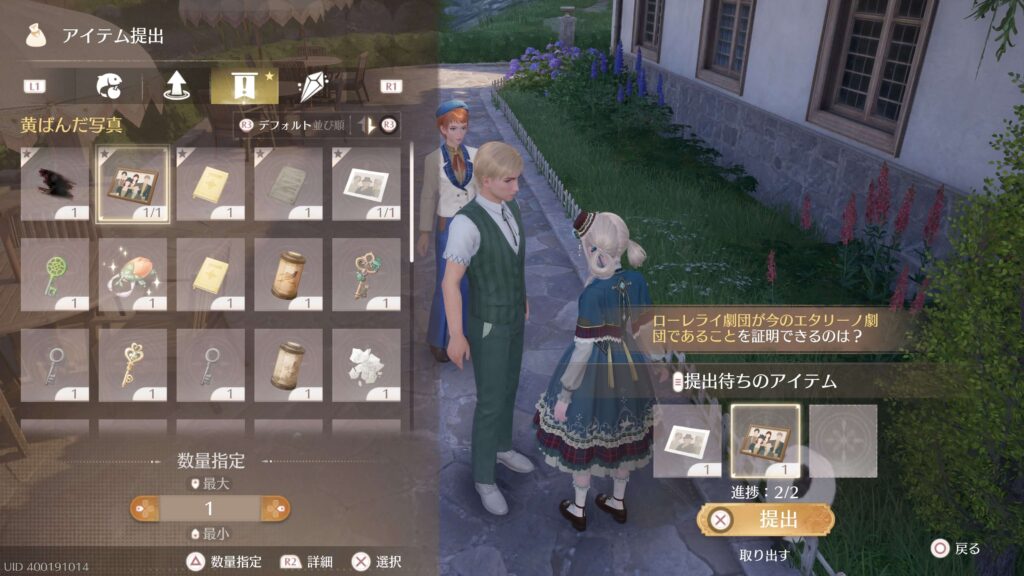Click the empty third pending submission slot

843,440
